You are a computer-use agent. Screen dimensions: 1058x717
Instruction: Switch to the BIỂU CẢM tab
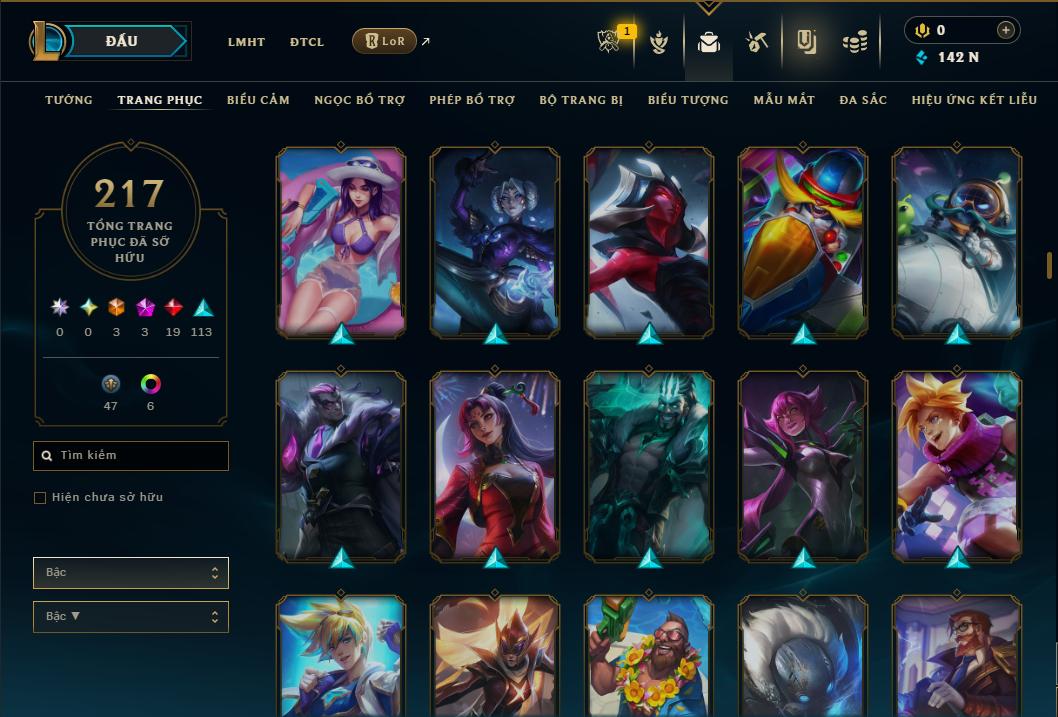(x=258, y=100)
